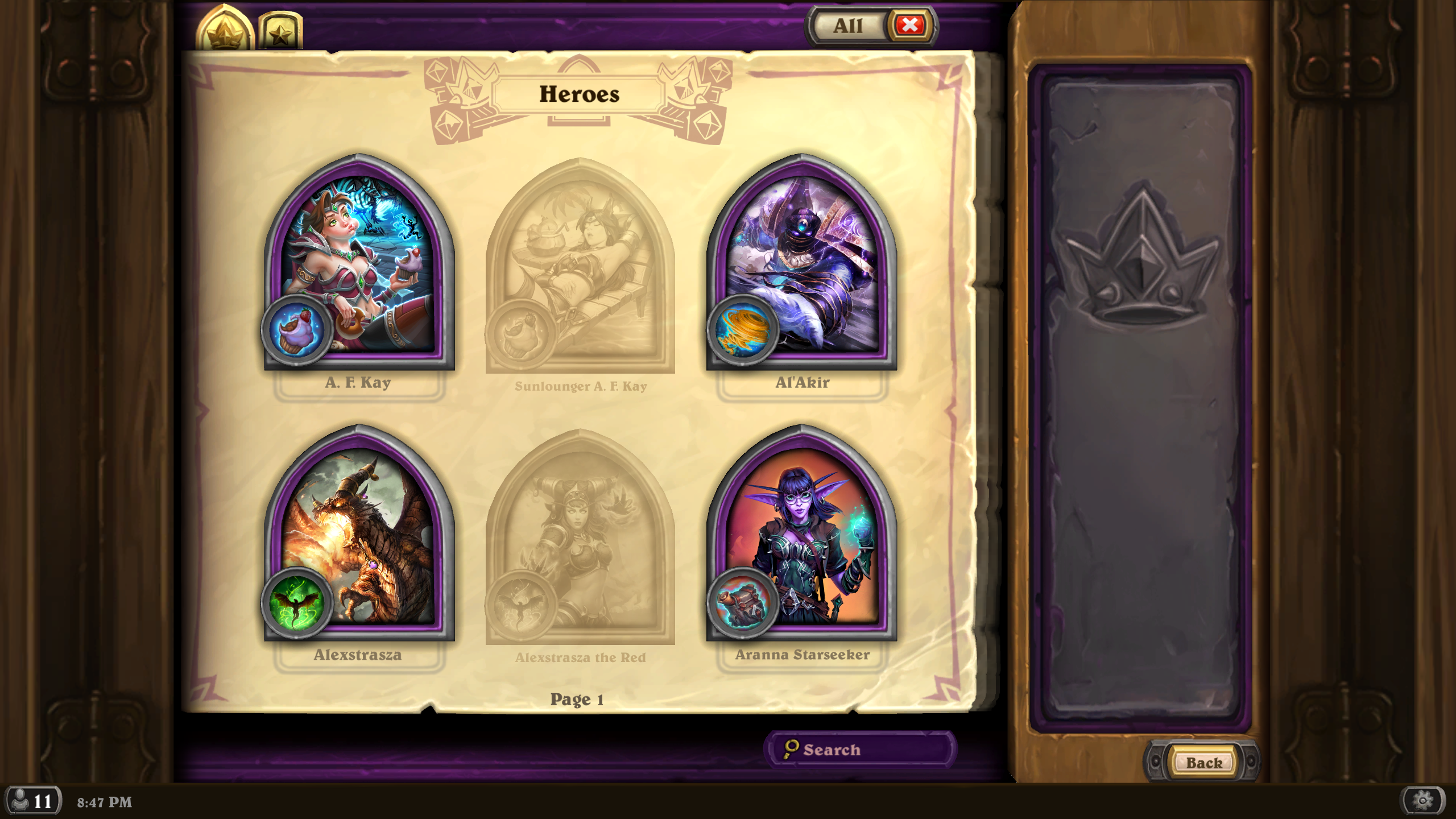Image resolution: width=1456 pixels, height=819 pixels.
Task: Select the Aranna Starseeker hero portrait
Action: [802, 537]
